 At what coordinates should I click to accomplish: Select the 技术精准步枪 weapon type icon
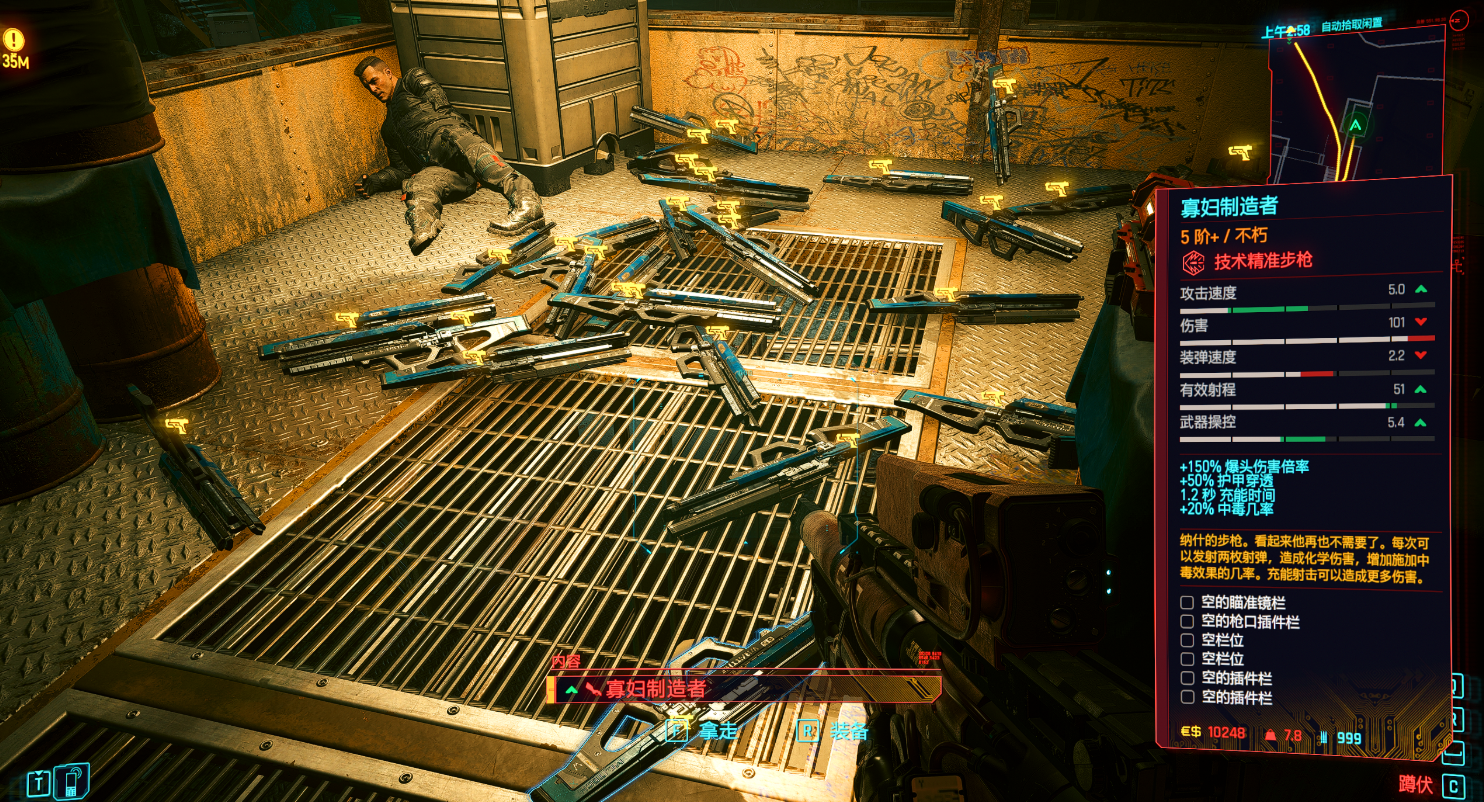coord(1193,262)
